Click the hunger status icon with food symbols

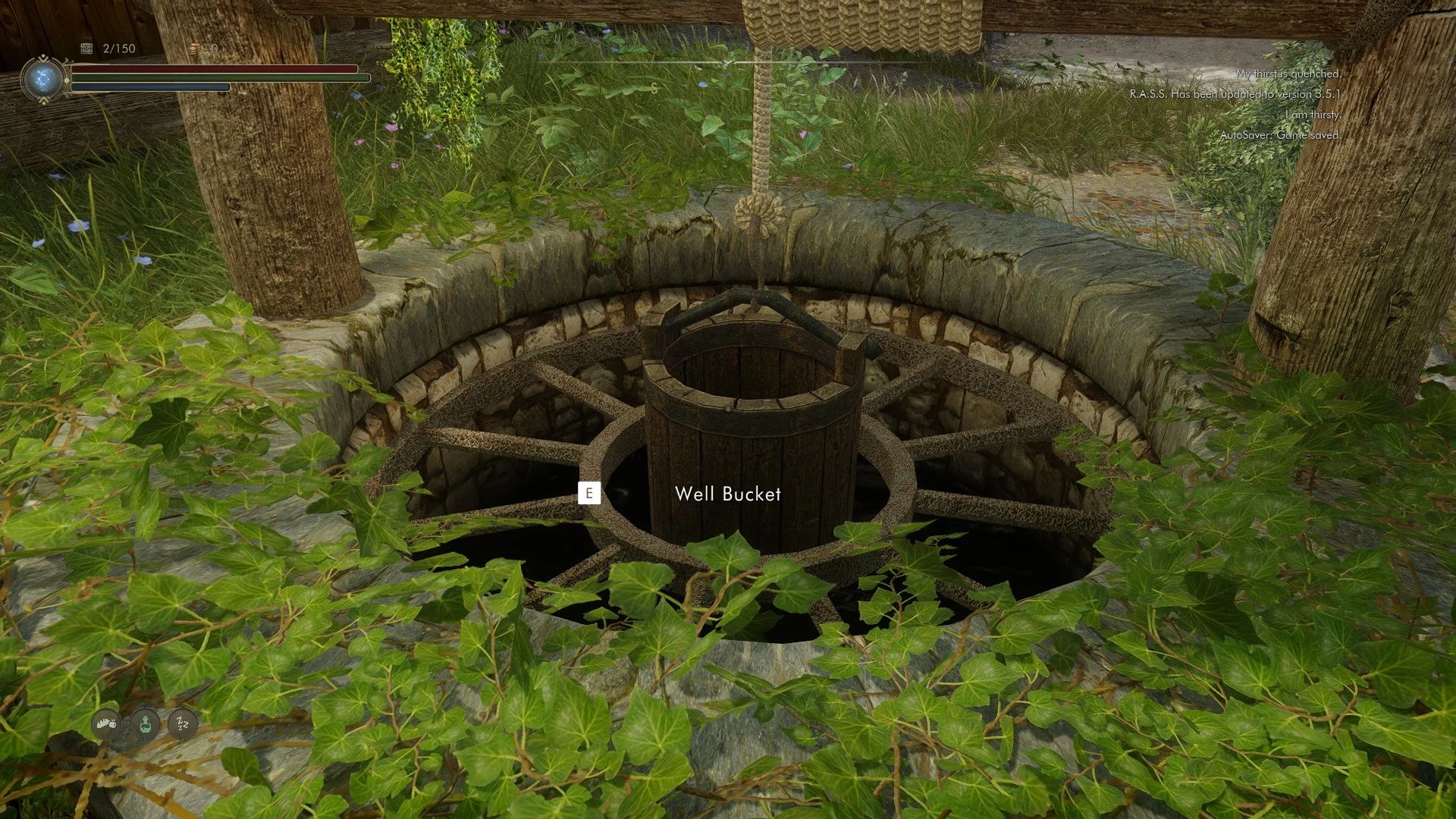(106, 724)
